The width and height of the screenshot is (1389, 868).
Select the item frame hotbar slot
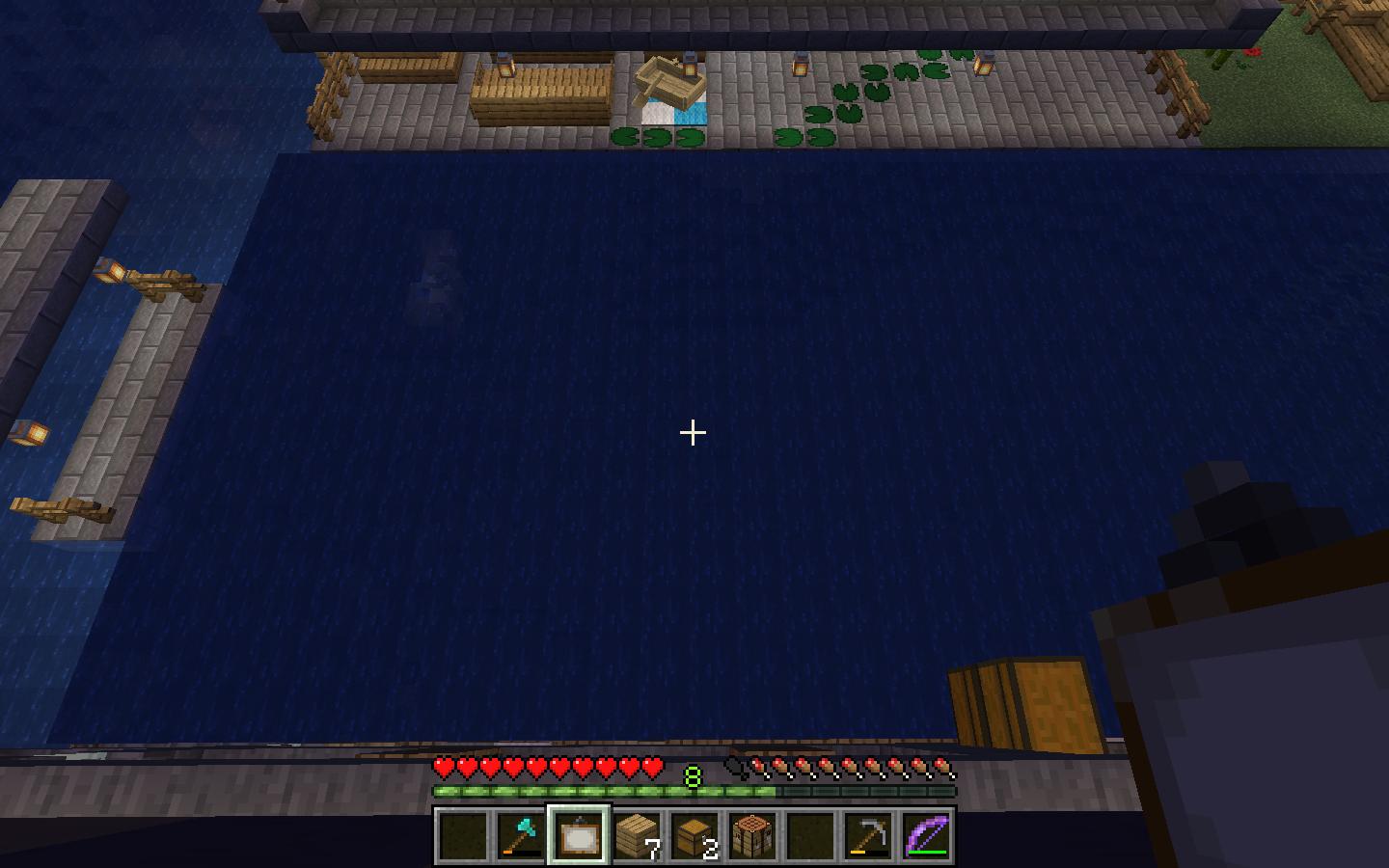(578, 835)
